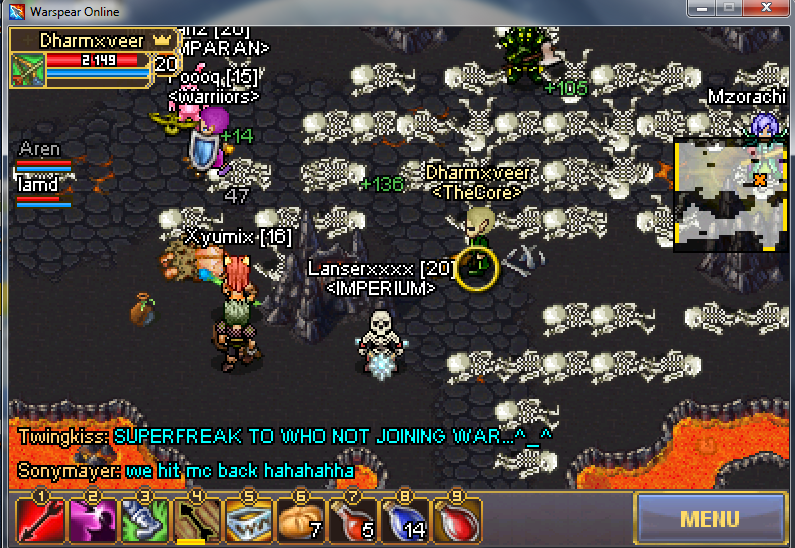
Task: Use the purple silhouette skill in slot 2
Action: pos(92,520)
